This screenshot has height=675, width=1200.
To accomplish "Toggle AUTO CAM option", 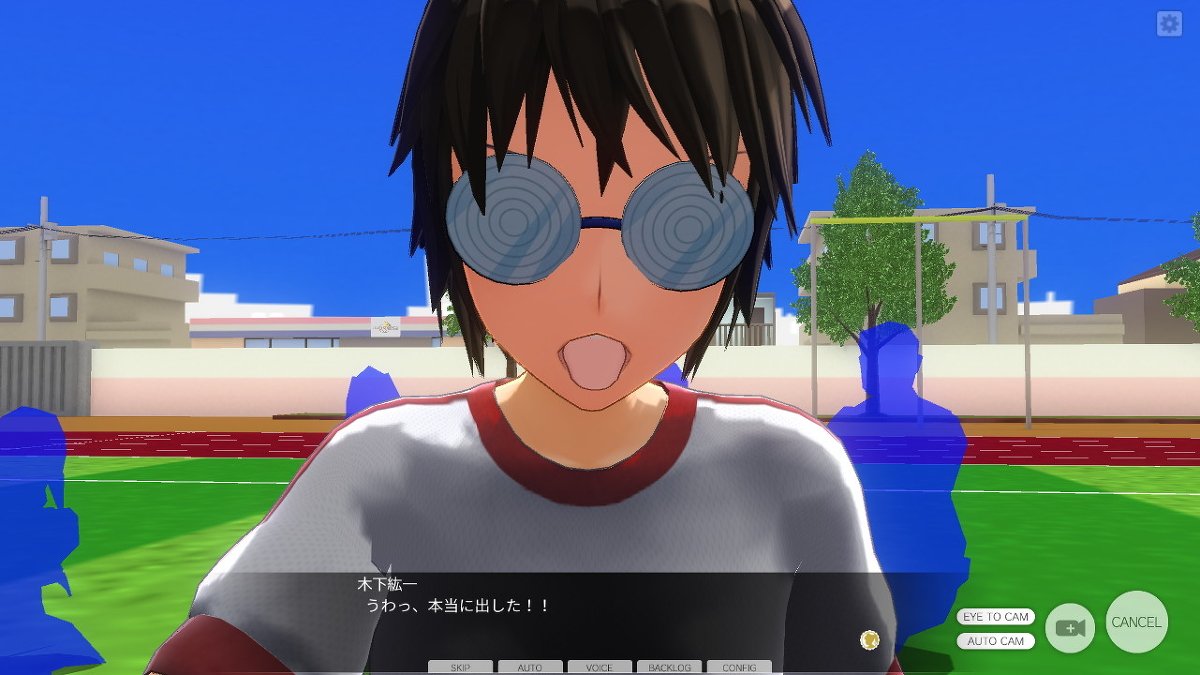I will [995, 641].
